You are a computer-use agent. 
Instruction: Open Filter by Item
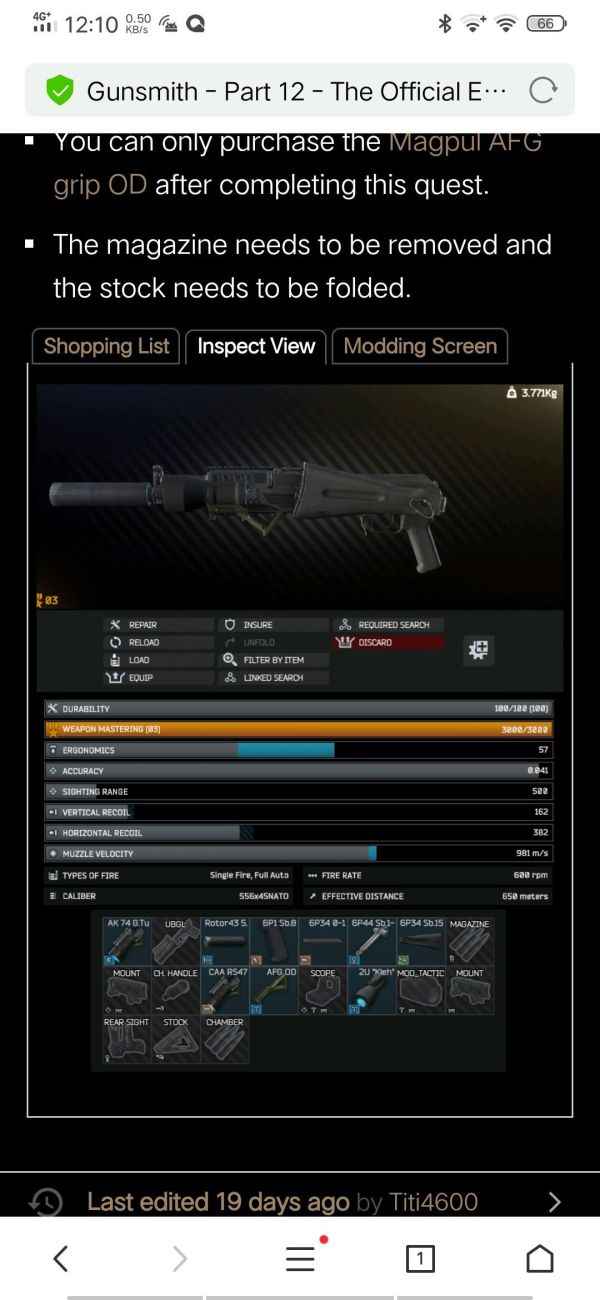click(x=272, y=660)
